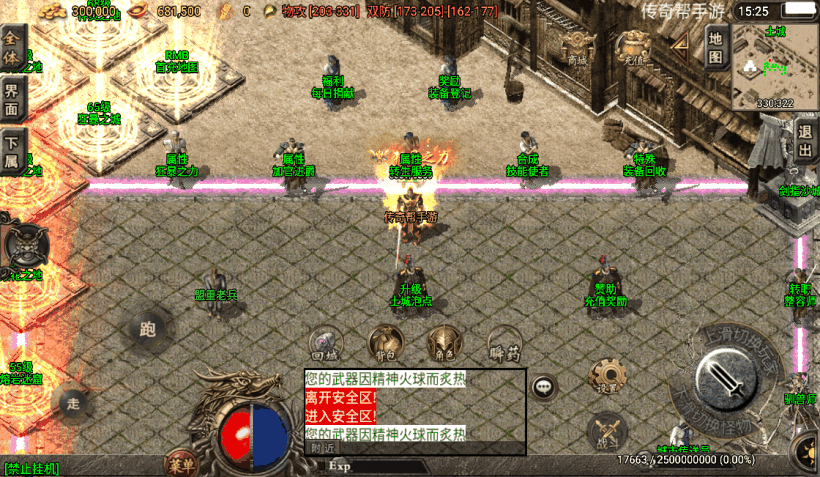Image resolution: width=820 pixels, height=477 pixels.
Task: Open the 下属 tab
Action: [12, 154]
